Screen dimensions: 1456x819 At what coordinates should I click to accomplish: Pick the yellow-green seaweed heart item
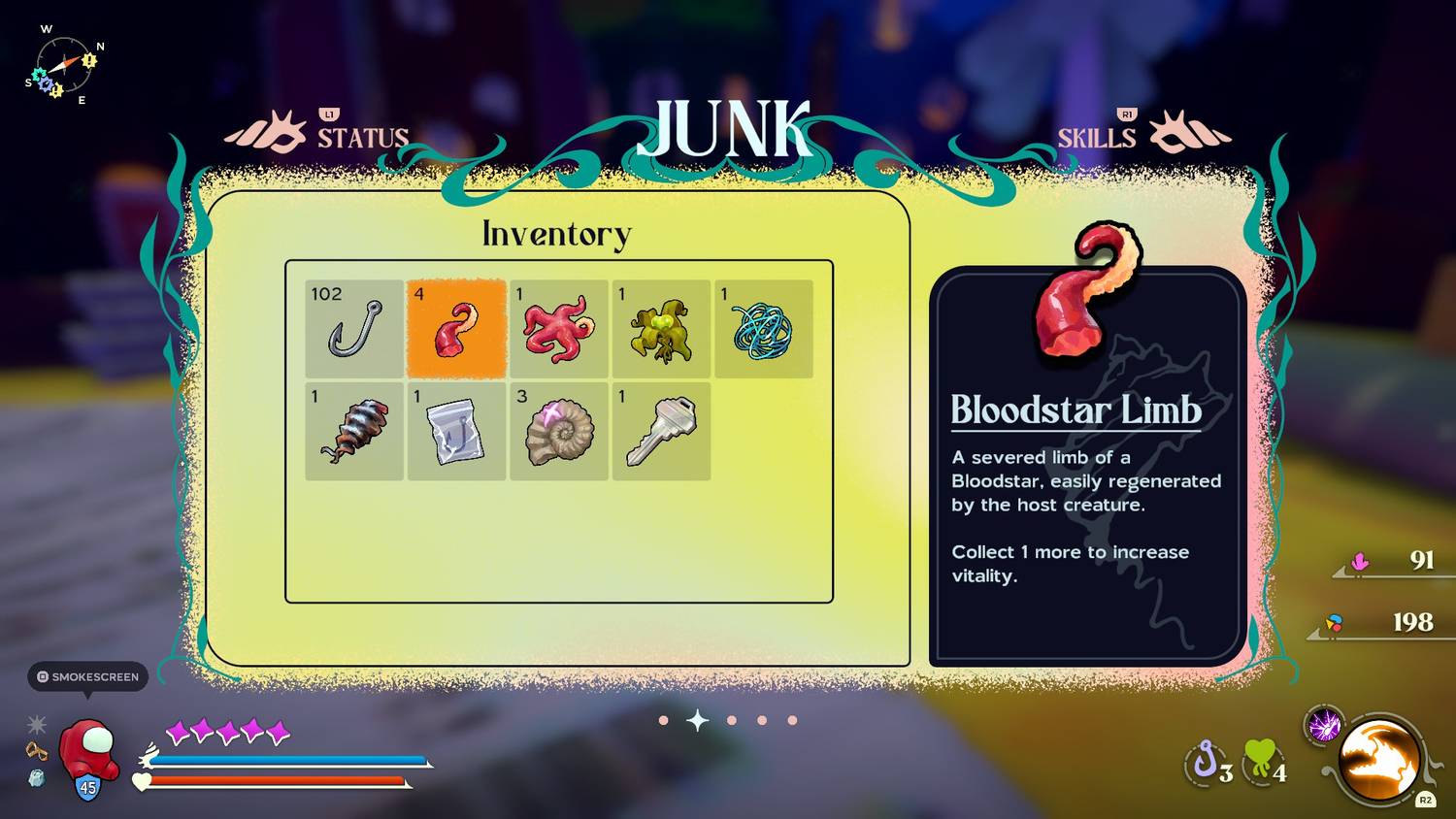point(661,329)
